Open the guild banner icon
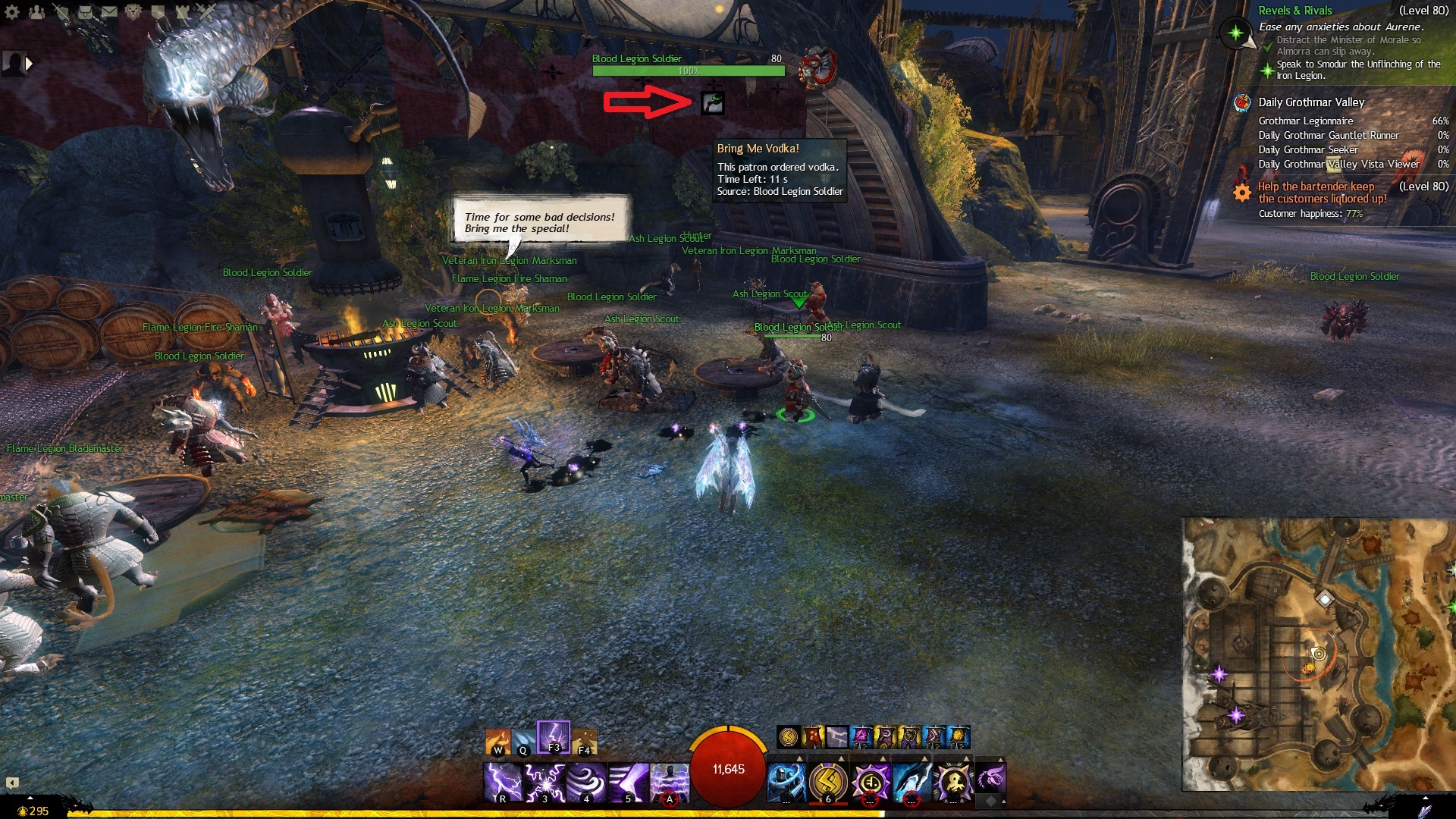 coord(158,11)
